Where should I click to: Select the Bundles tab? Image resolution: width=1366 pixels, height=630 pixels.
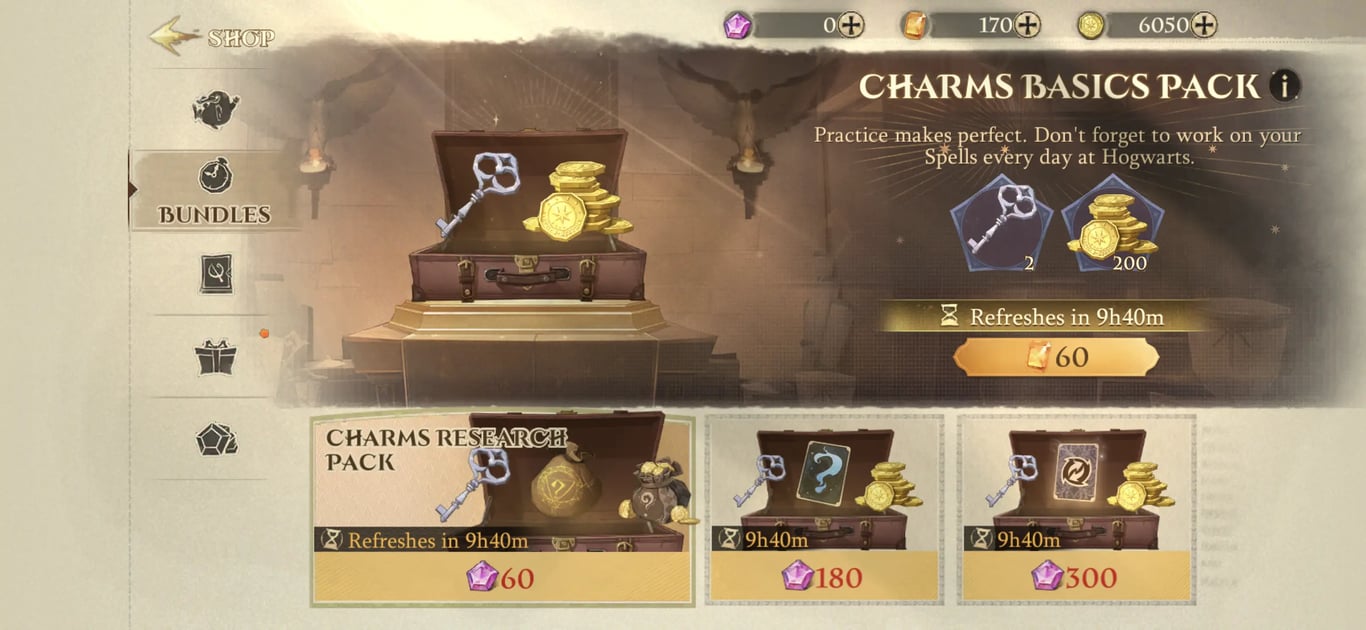click(x=215, y=190)
